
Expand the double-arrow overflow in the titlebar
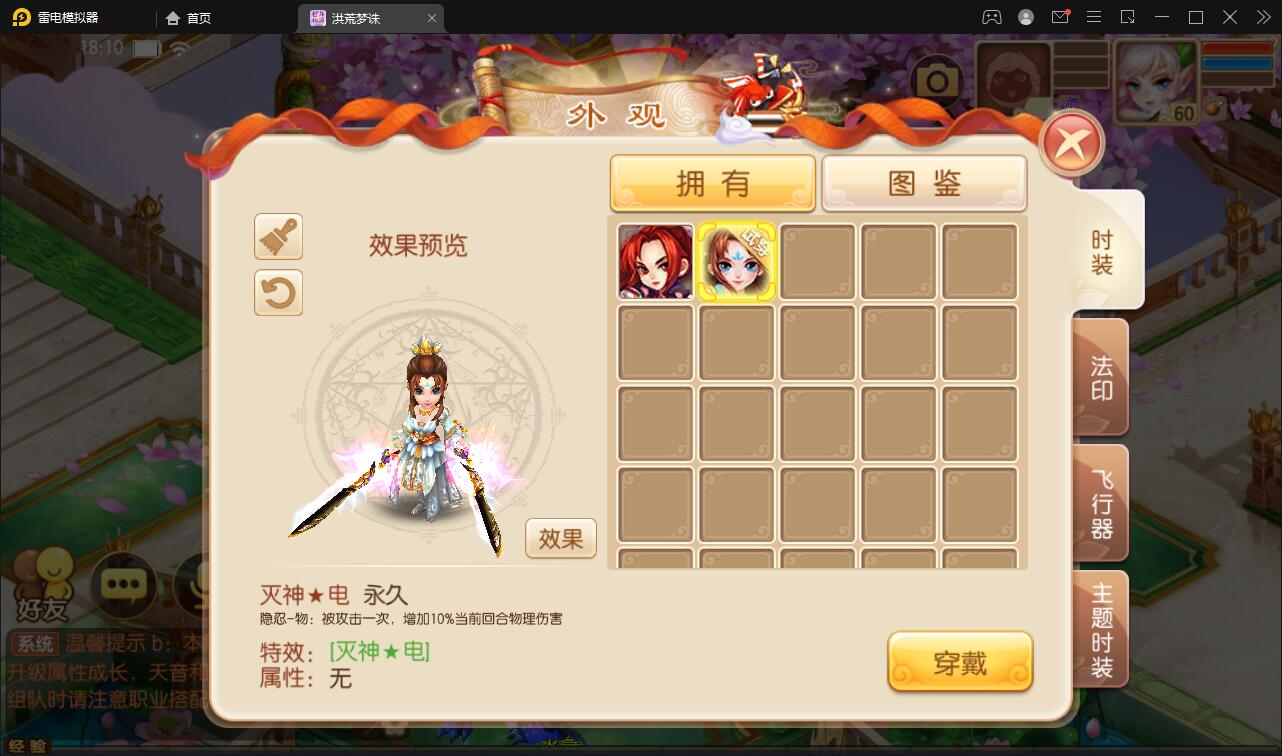1262,17
